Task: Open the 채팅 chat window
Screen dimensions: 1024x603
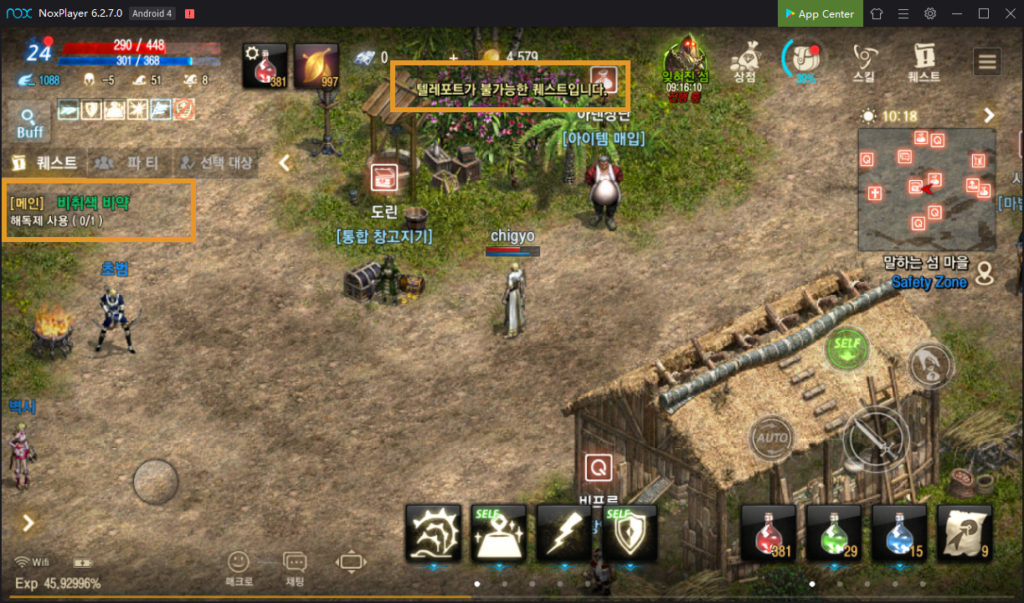Action: (x=295, y=567)
